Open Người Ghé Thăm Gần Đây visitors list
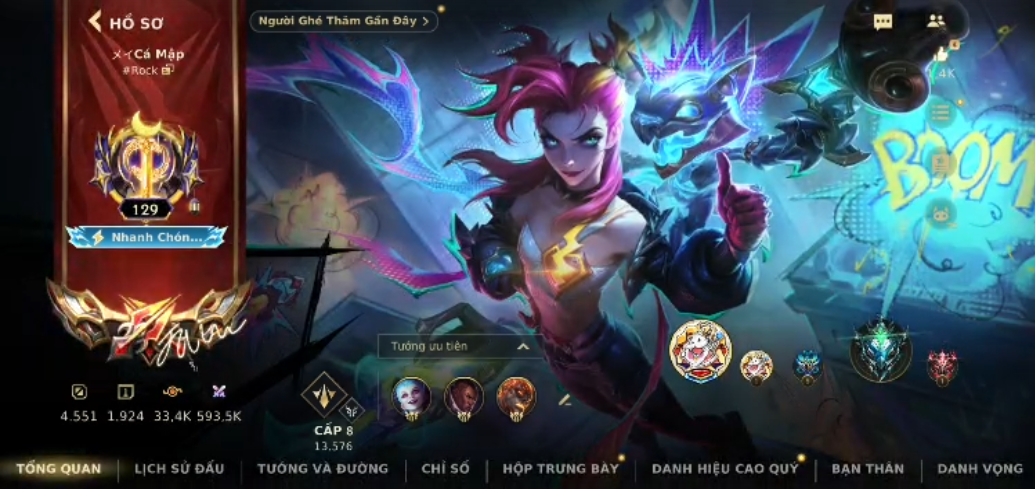 [x=343, y=21]
